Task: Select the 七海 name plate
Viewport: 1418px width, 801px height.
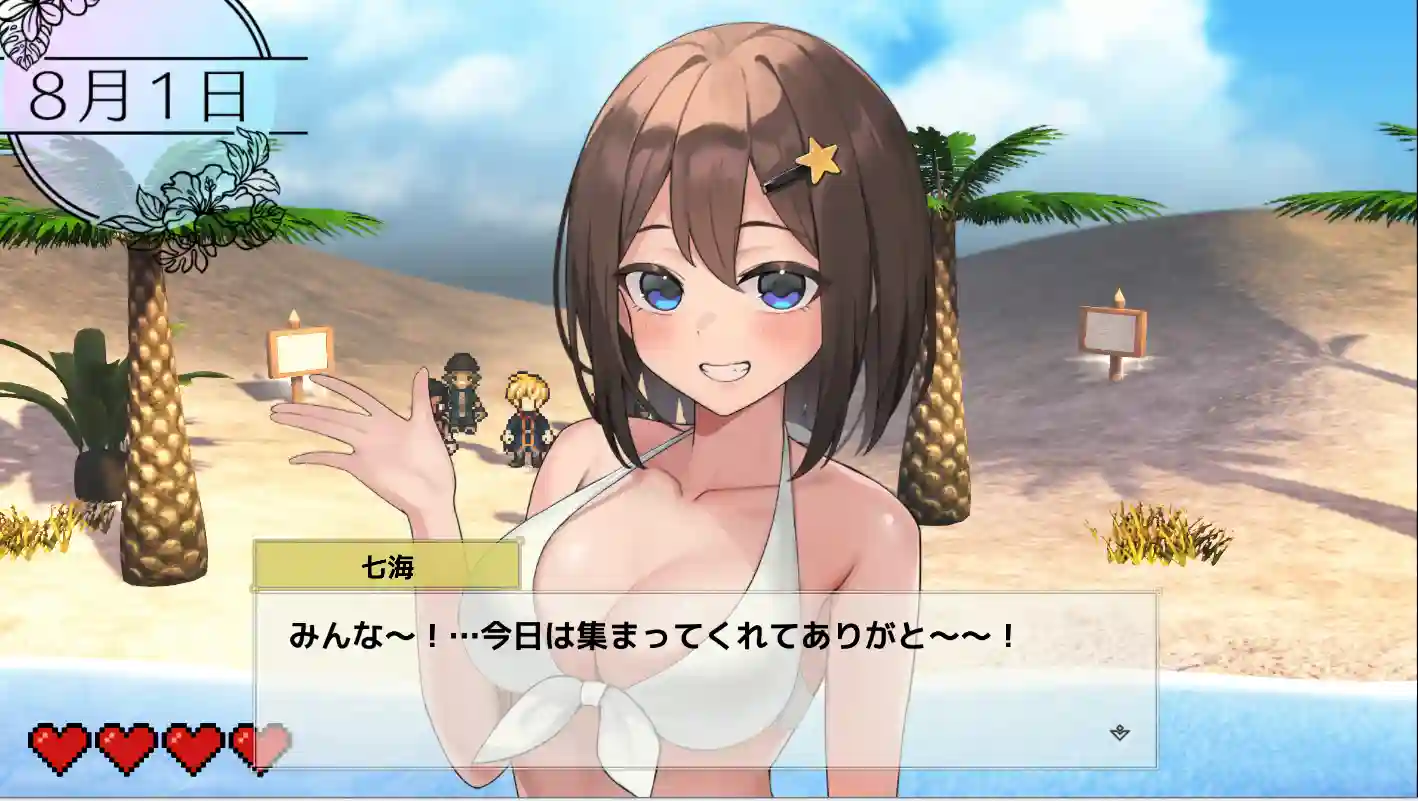Action: pos(388,562)
